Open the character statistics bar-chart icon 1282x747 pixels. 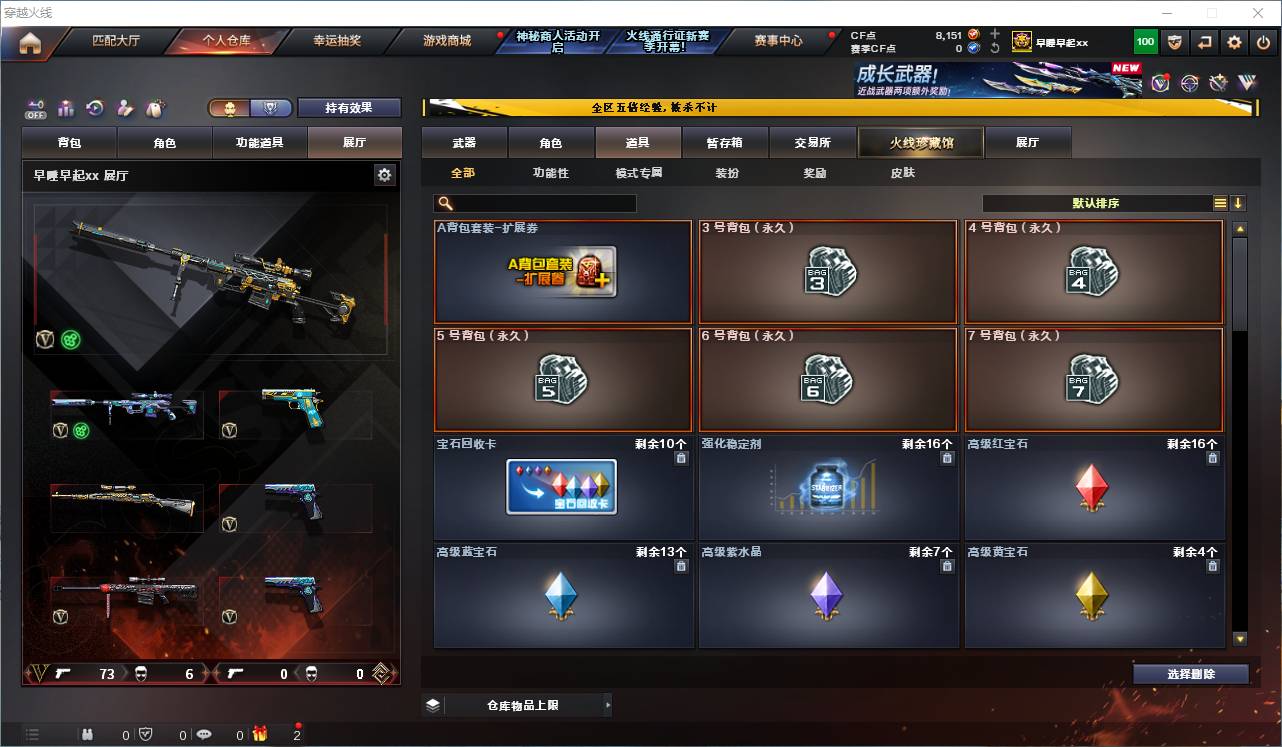[x=66, y=109]
